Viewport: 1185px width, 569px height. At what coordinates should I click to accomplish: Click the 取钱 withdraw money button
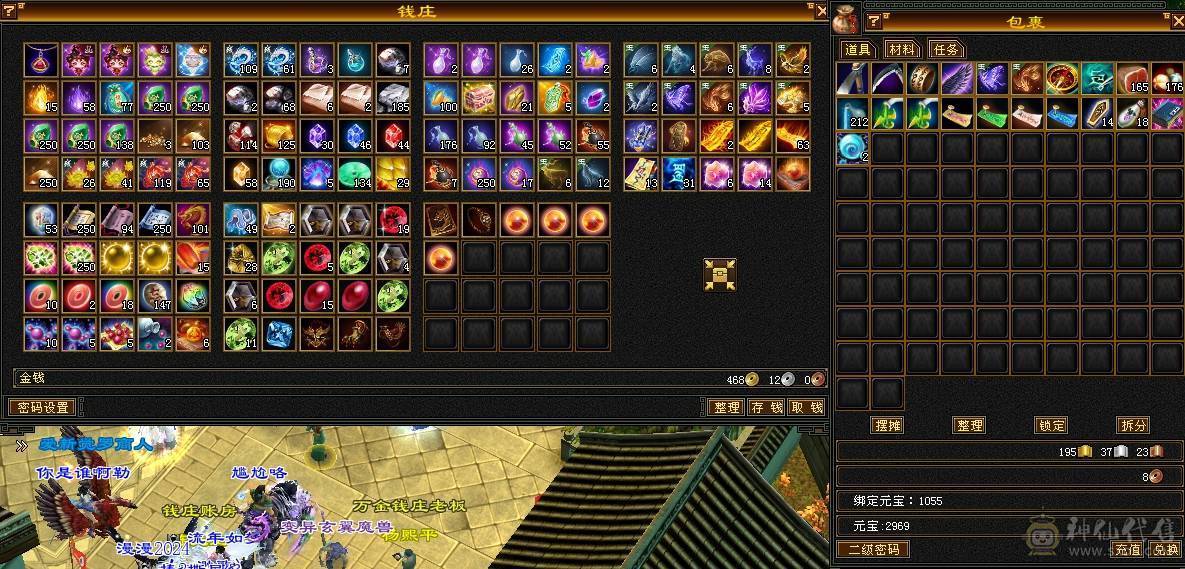805,407
